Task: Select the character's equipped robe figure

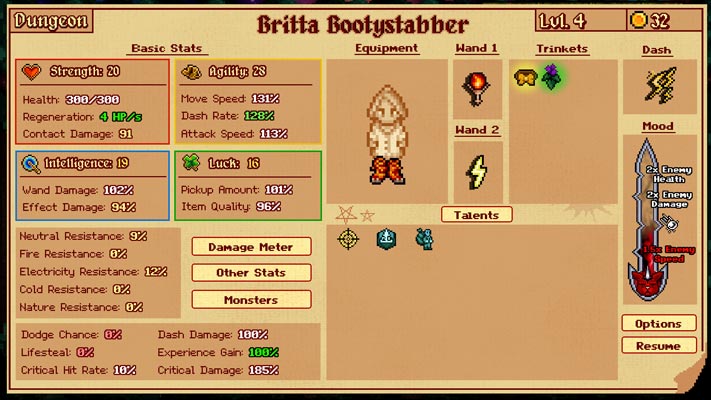Action: (x=386, y=133)
